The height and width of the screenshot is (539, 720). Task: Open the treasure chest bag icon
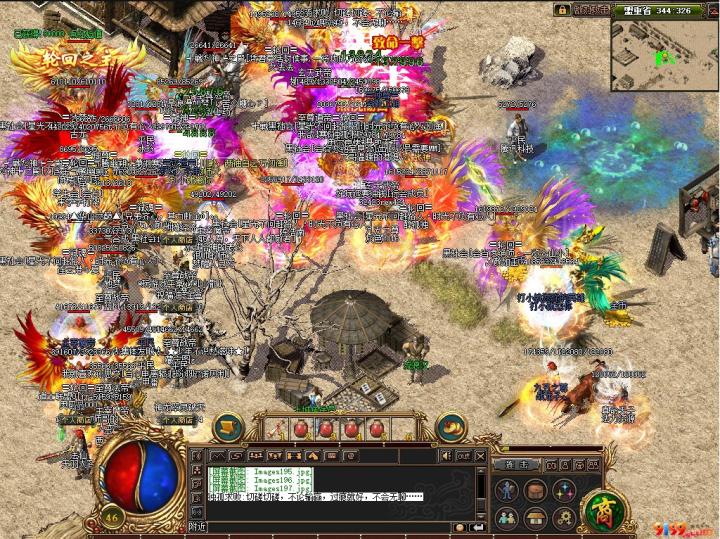coord(536,490)
